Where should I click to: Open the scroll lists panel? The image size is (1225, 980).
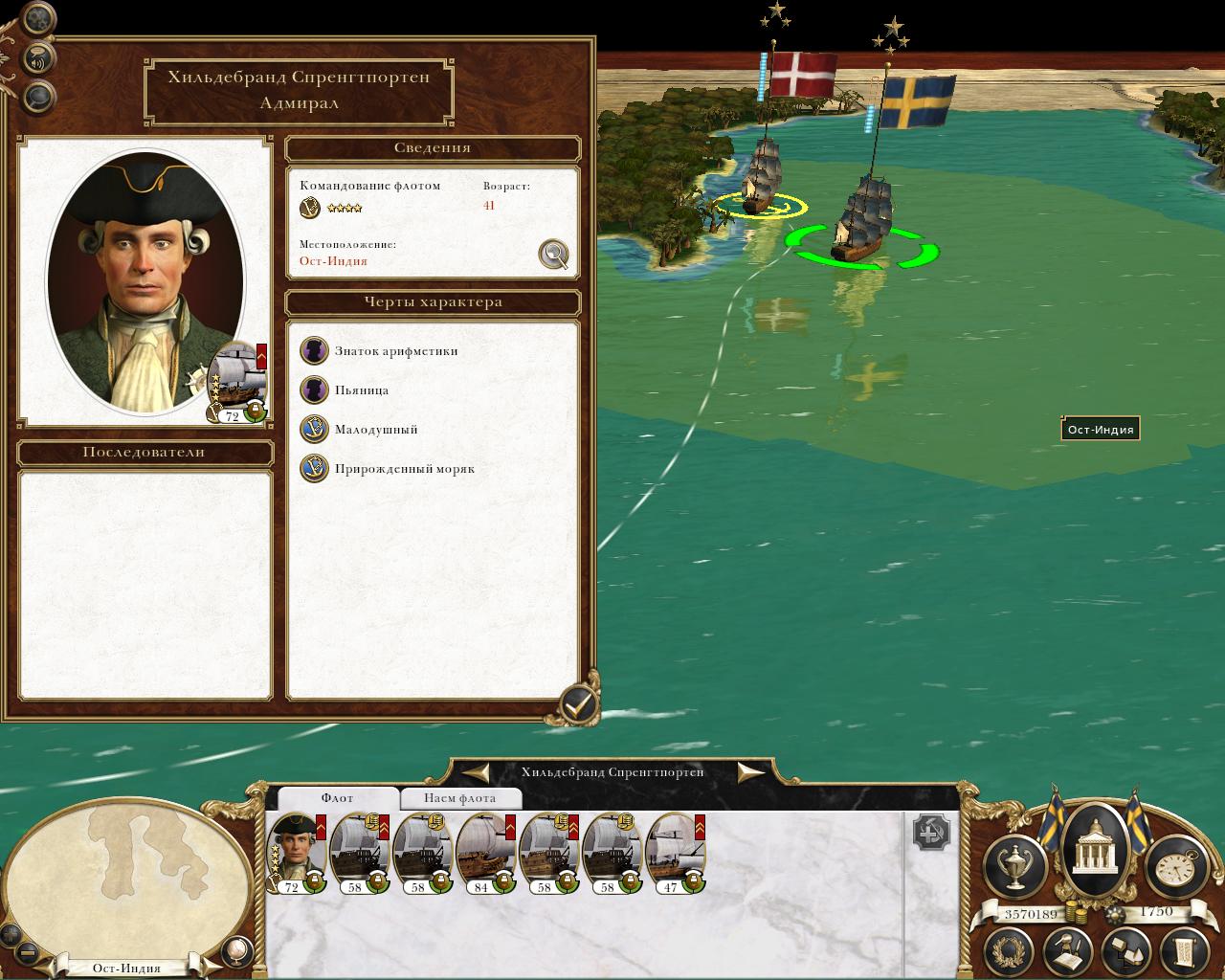[x=1184, y=950]
